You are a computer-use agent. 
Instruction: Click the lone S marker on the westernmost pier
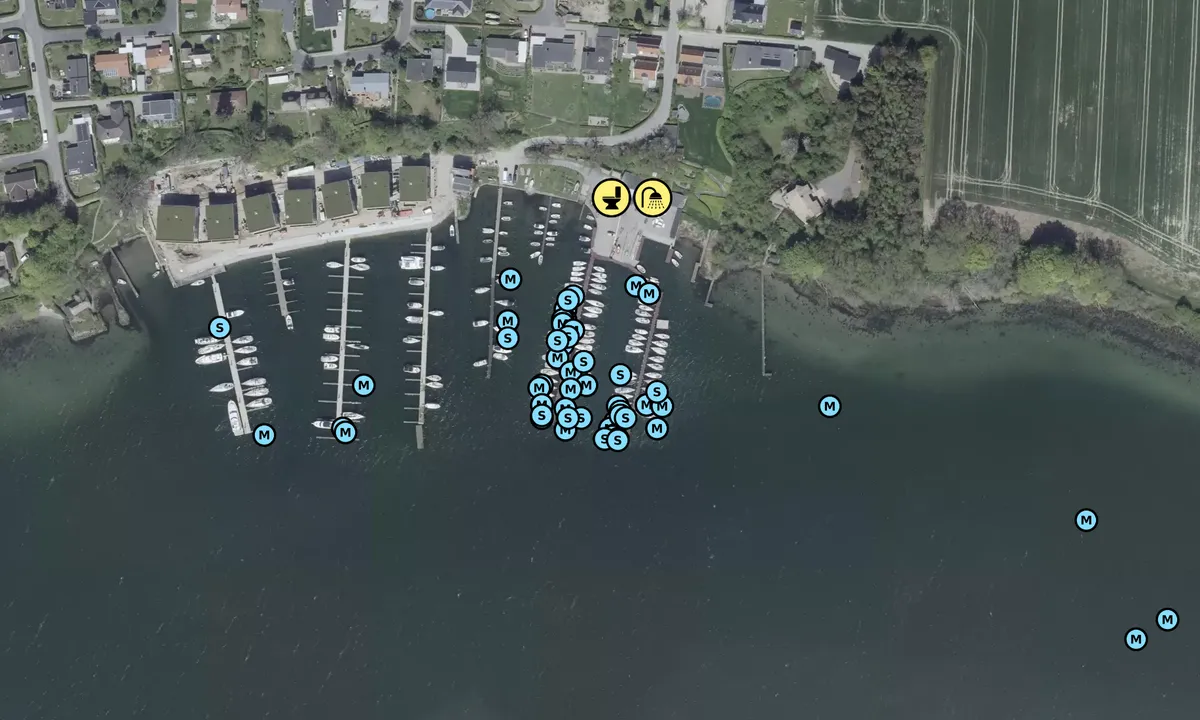(x=220, y=327)
